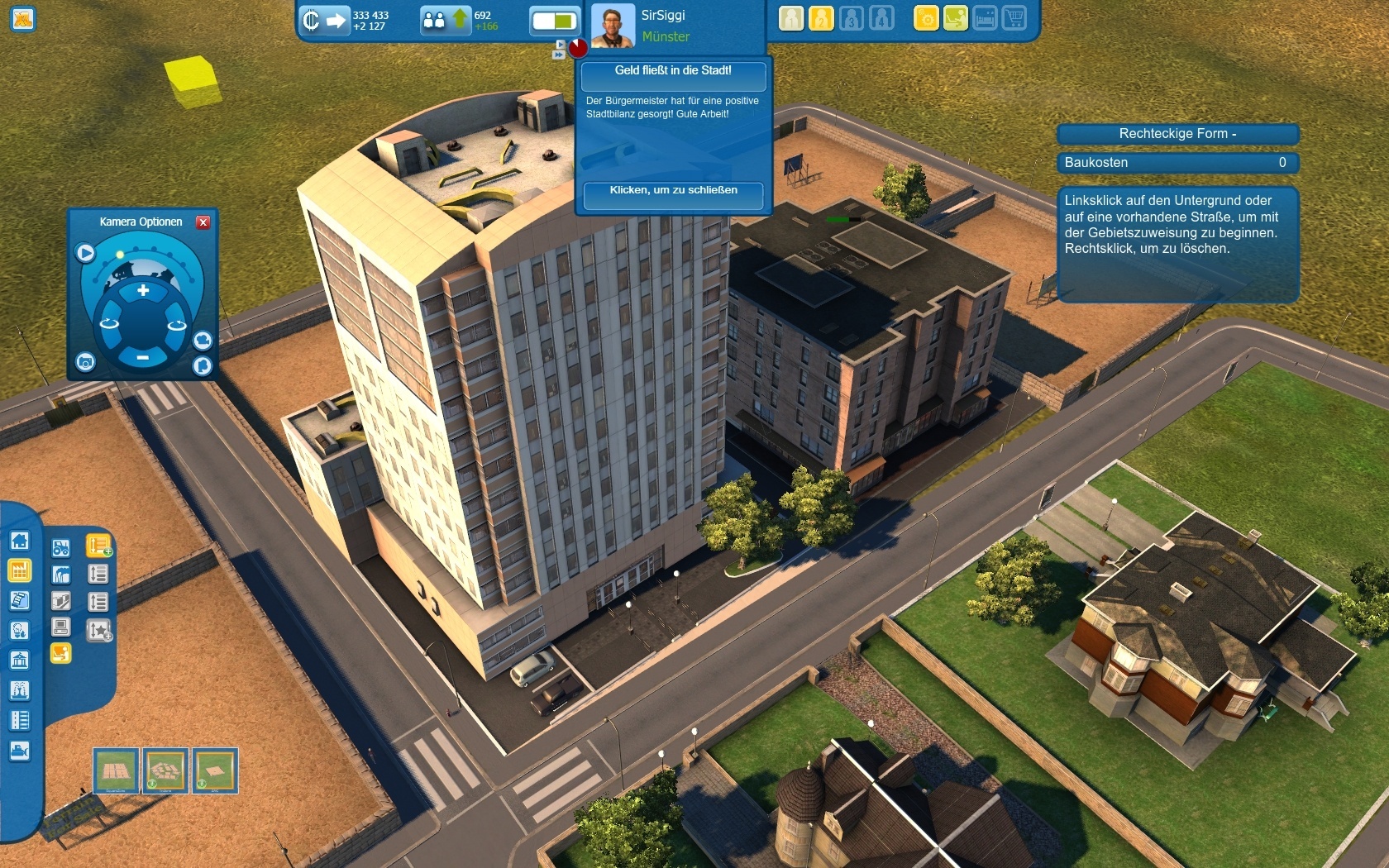The image size is (1389, 868).
Task: Toggle the green offices overlay icon
Action: [956, 18]
